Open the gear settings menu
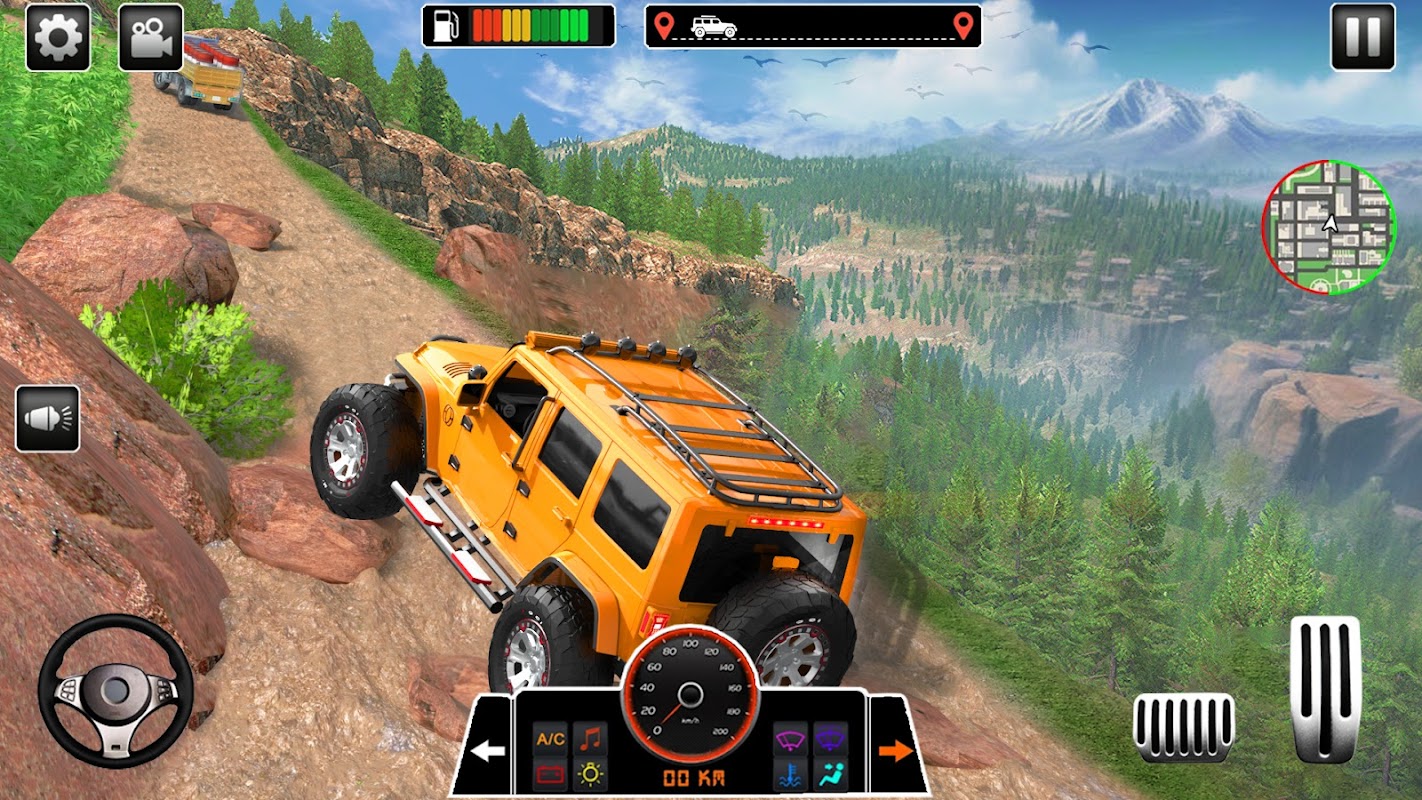Viewport: 1422px width, 800px height. [58, 38]
